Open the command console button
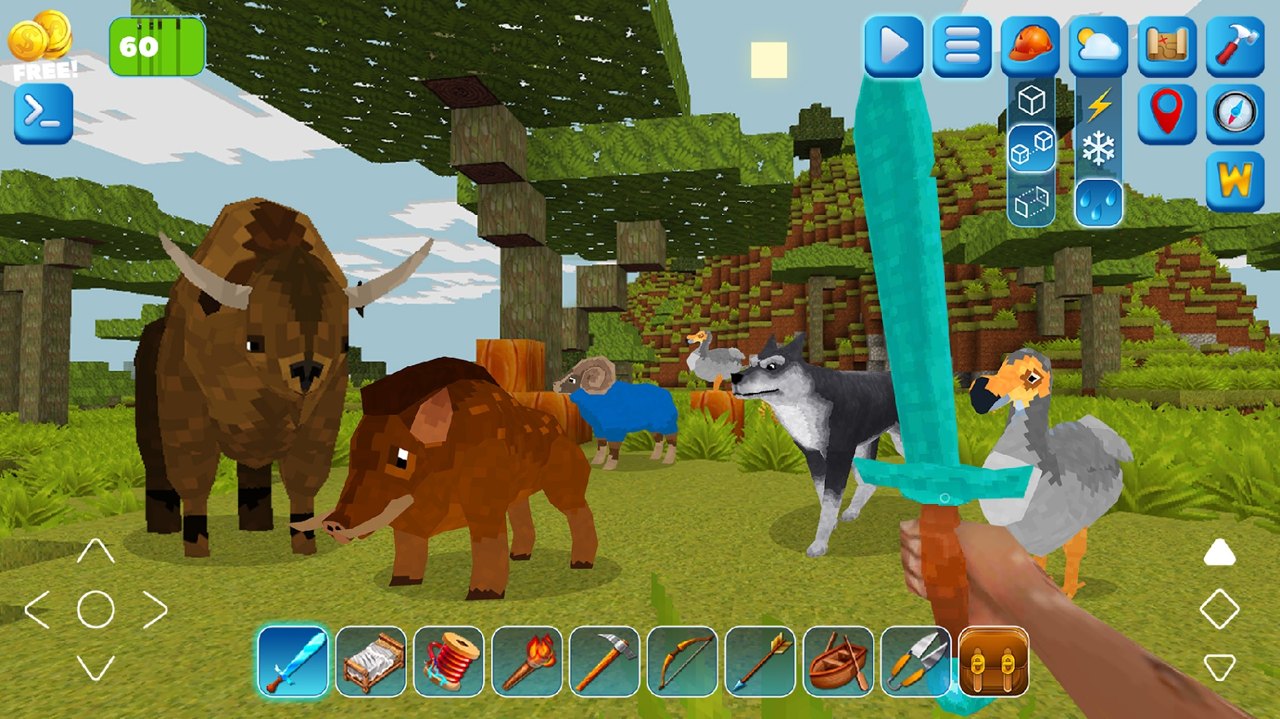 tap(43, 113)
